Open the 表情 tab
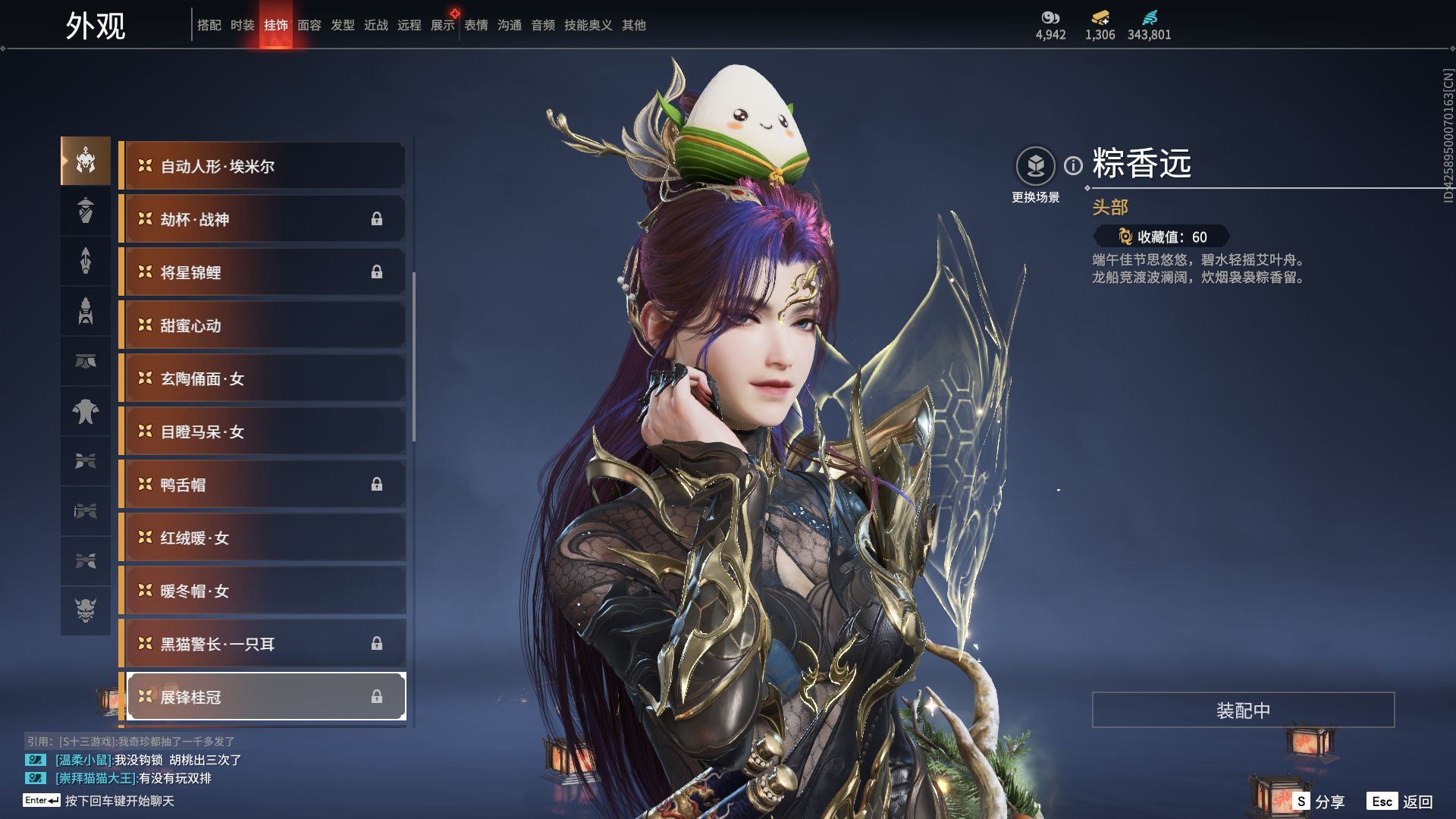The image size is (1456, 819). (476, 25)
